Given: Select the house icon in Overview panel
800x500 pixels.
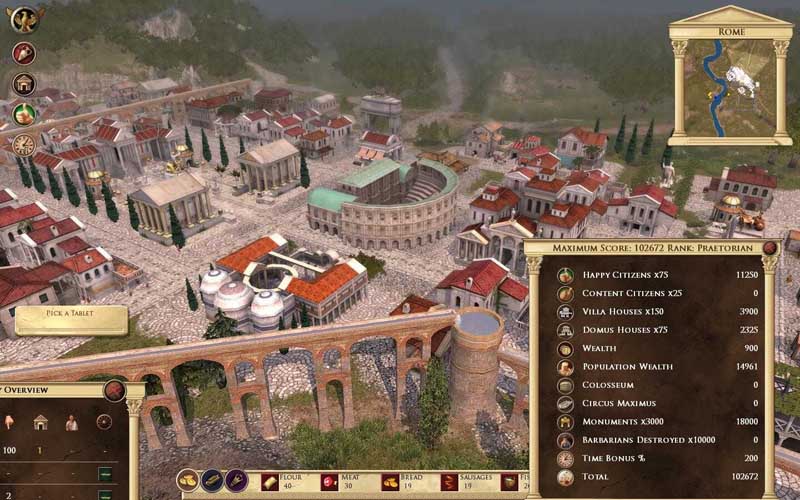Looking at the screenshot, I should 41,422.
